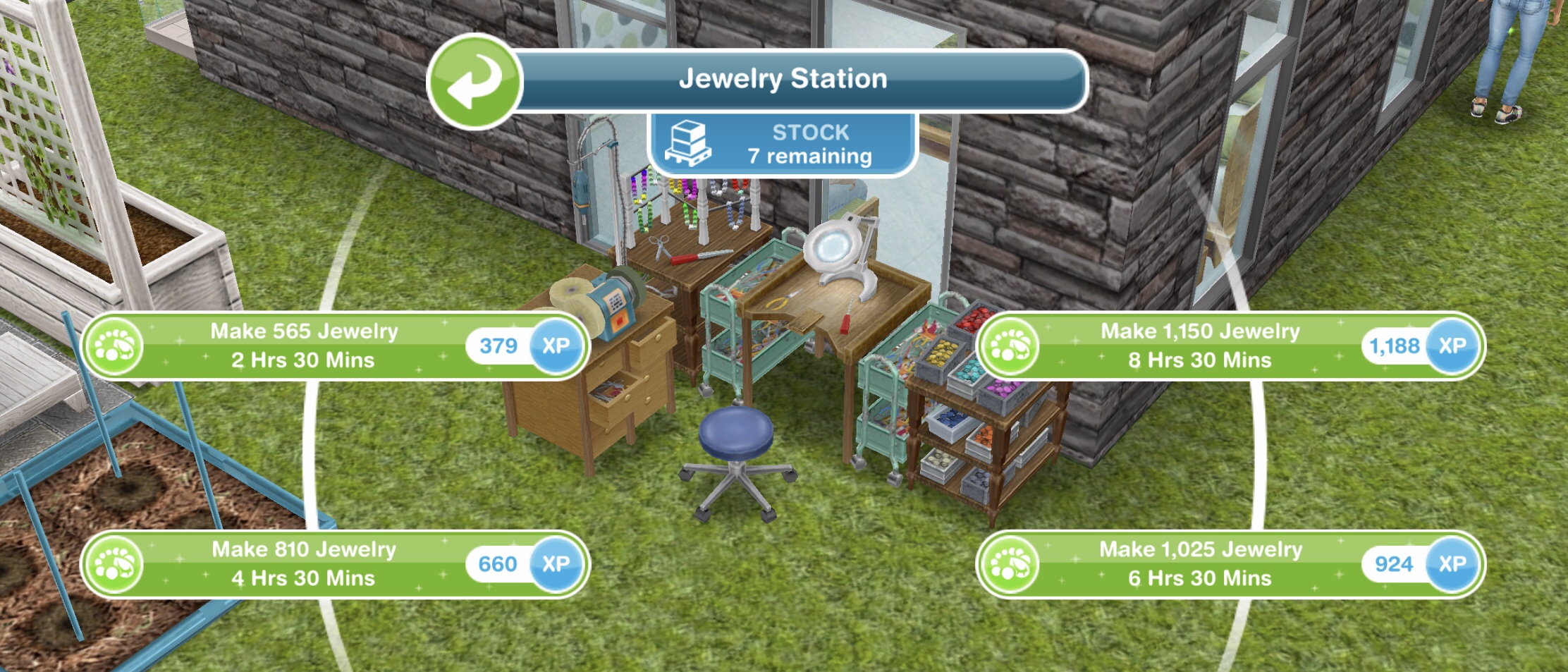Tap the stacked boxes stock icon
The height and width of the screenshot is (672, 1568).
(689, 142)
